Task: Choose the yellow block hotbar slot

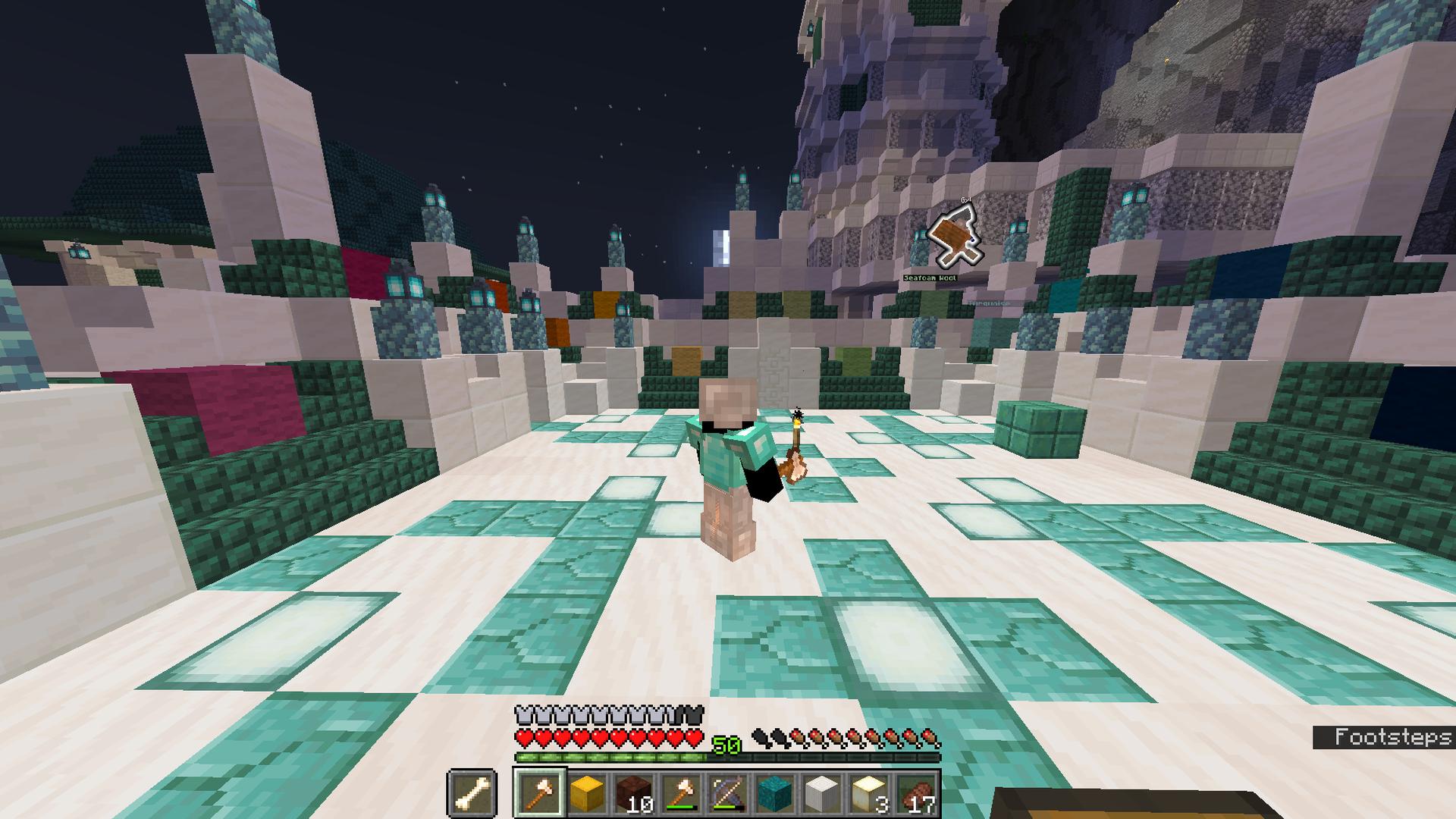Action: [x=586, y=794]
